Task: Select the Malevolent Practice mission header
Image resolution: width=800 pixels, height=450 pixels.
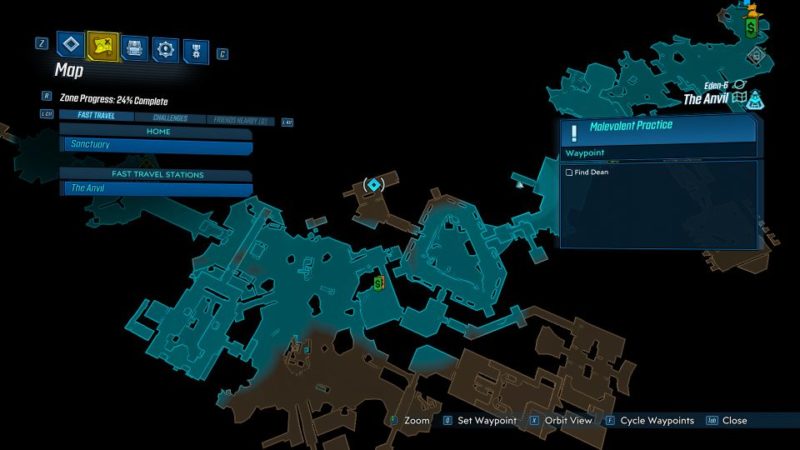Action: click(x=658, y=128)
